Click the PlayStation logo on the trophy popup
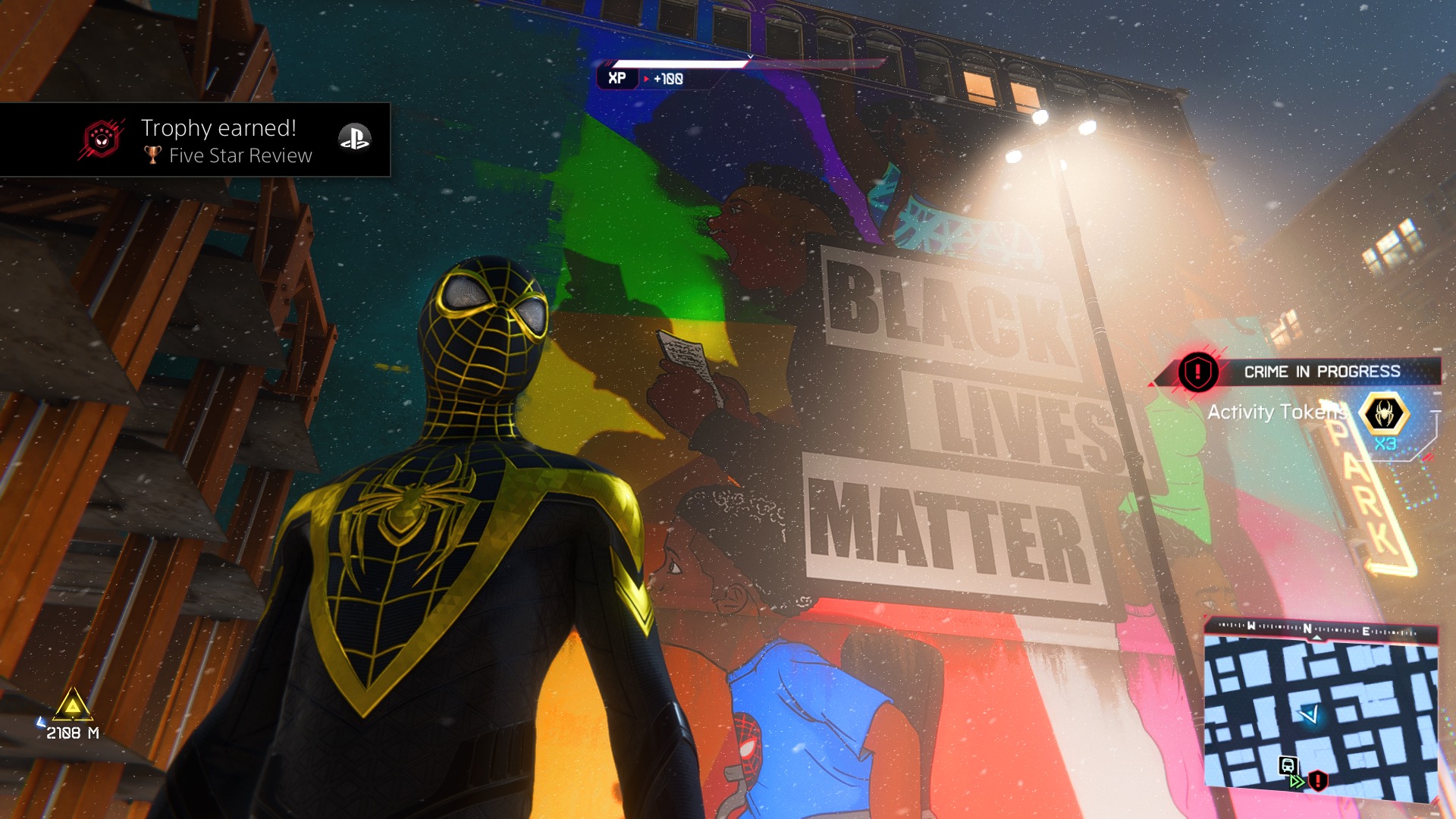The image size is (1456, 819). [x=354, y=138]
